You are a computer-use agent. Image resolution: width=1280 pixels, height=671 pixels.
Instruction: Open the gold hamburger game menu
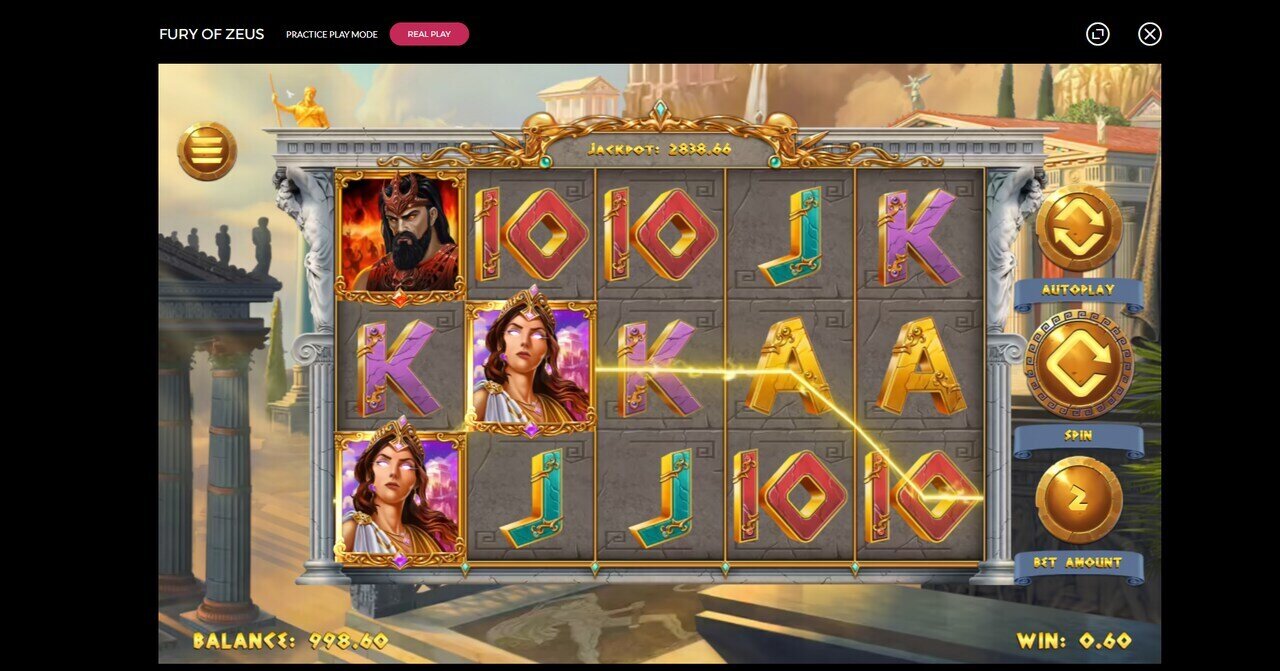207,151
